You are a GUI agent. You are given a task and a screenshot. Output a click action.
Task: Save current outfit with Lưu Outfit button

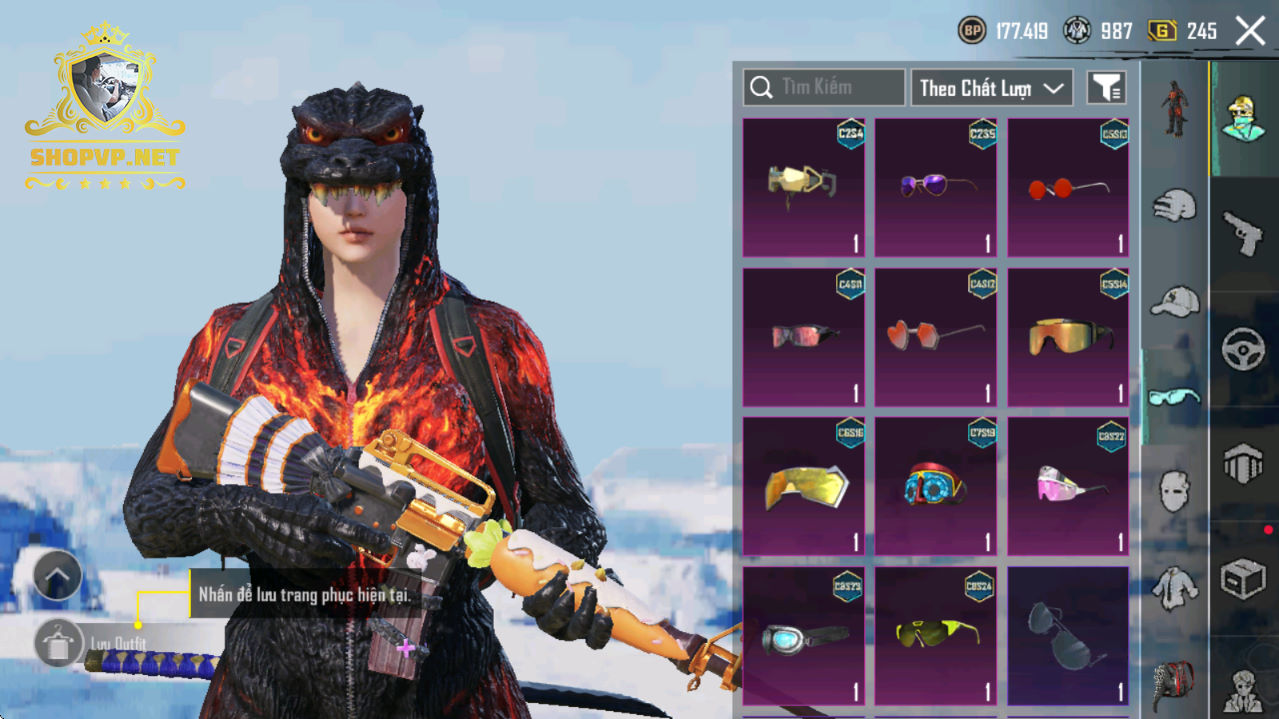click(x=58, y=642)
